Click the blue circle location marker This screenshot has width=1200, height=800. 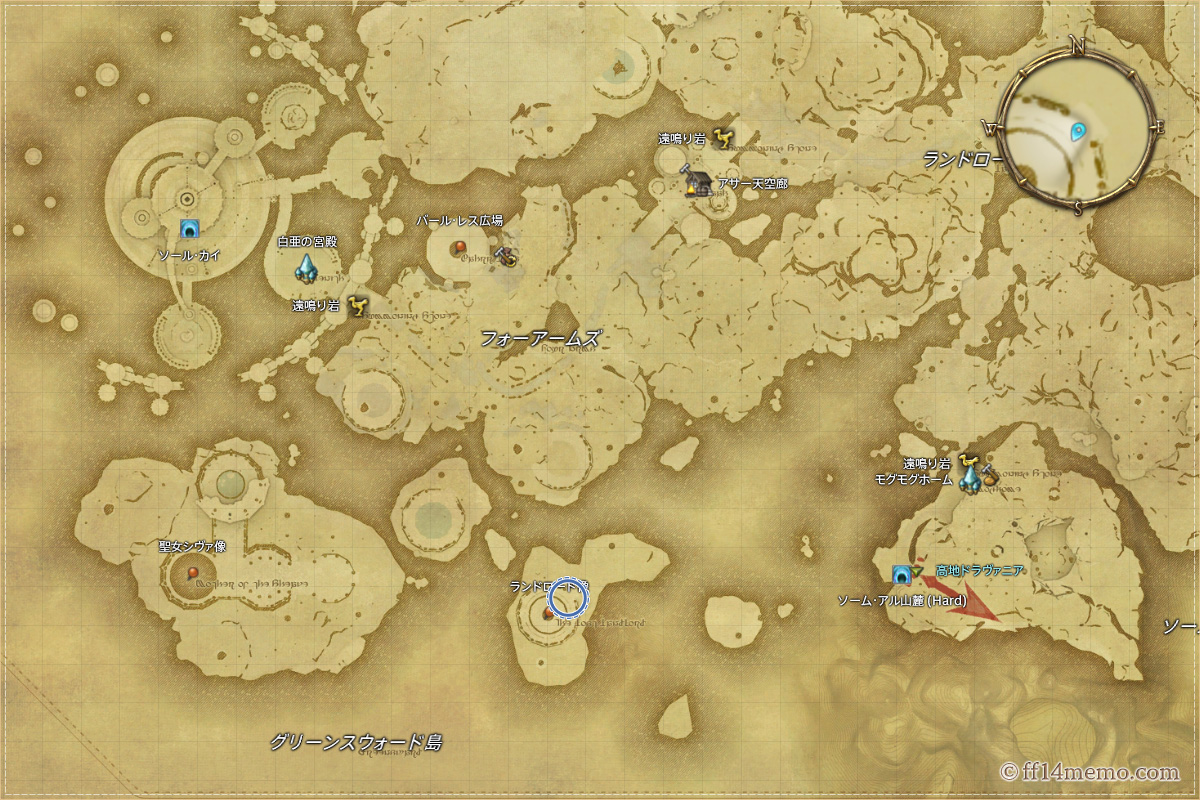pyautogui.click(x=568, y=598)
